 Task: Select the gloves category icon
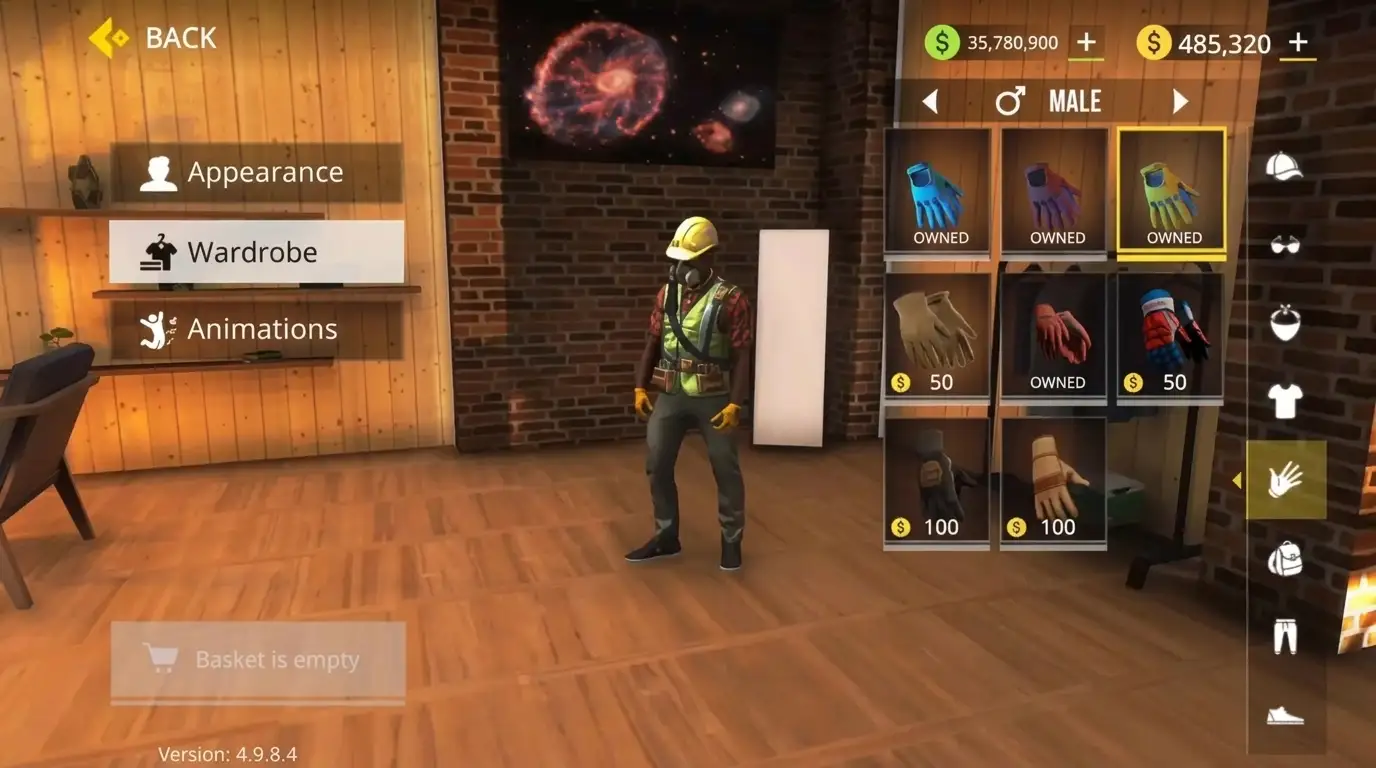point(1286,480)
